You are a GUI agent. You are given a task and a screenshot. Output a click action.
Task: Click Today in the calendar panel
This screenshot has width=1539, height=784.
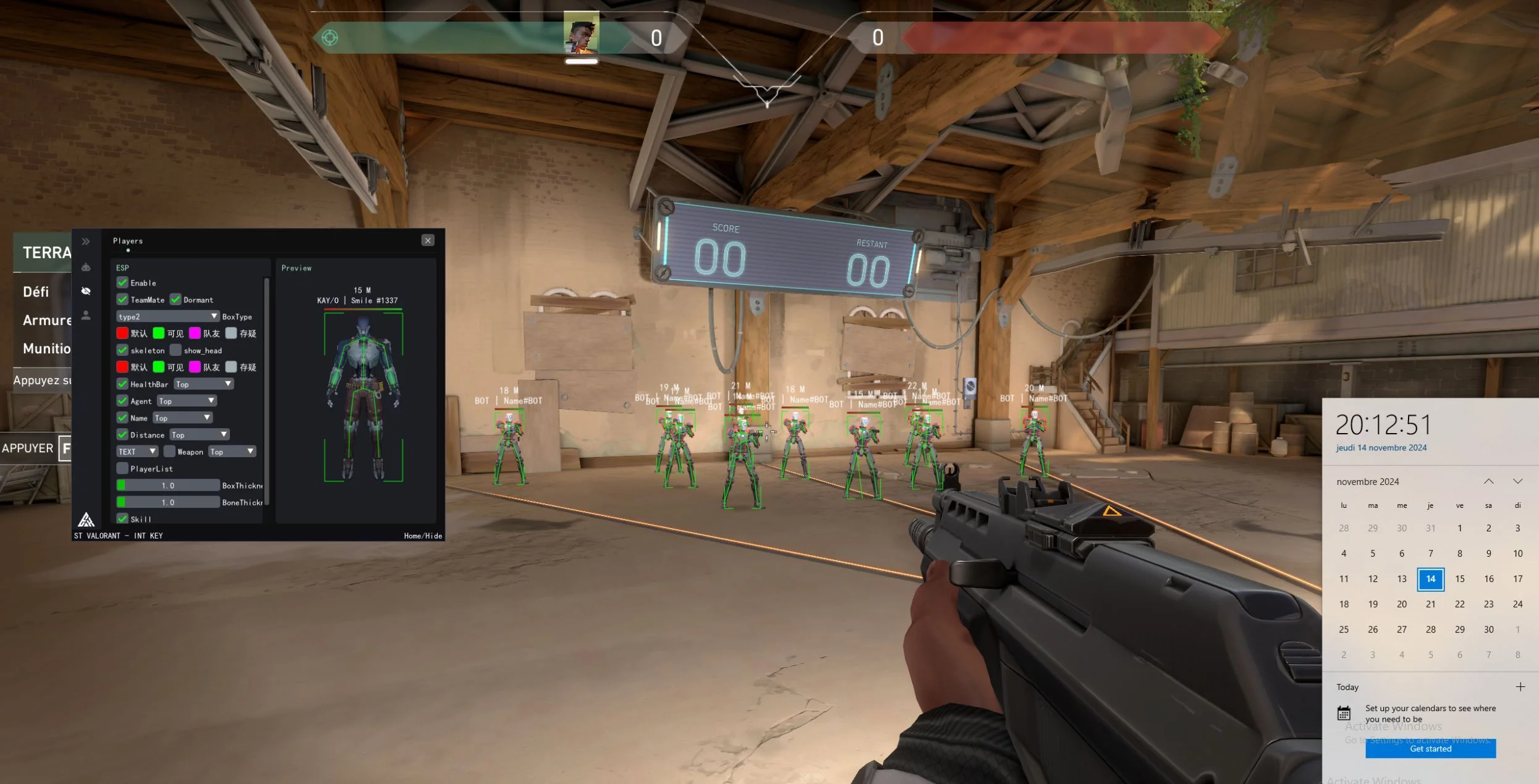click(1347, 686)
